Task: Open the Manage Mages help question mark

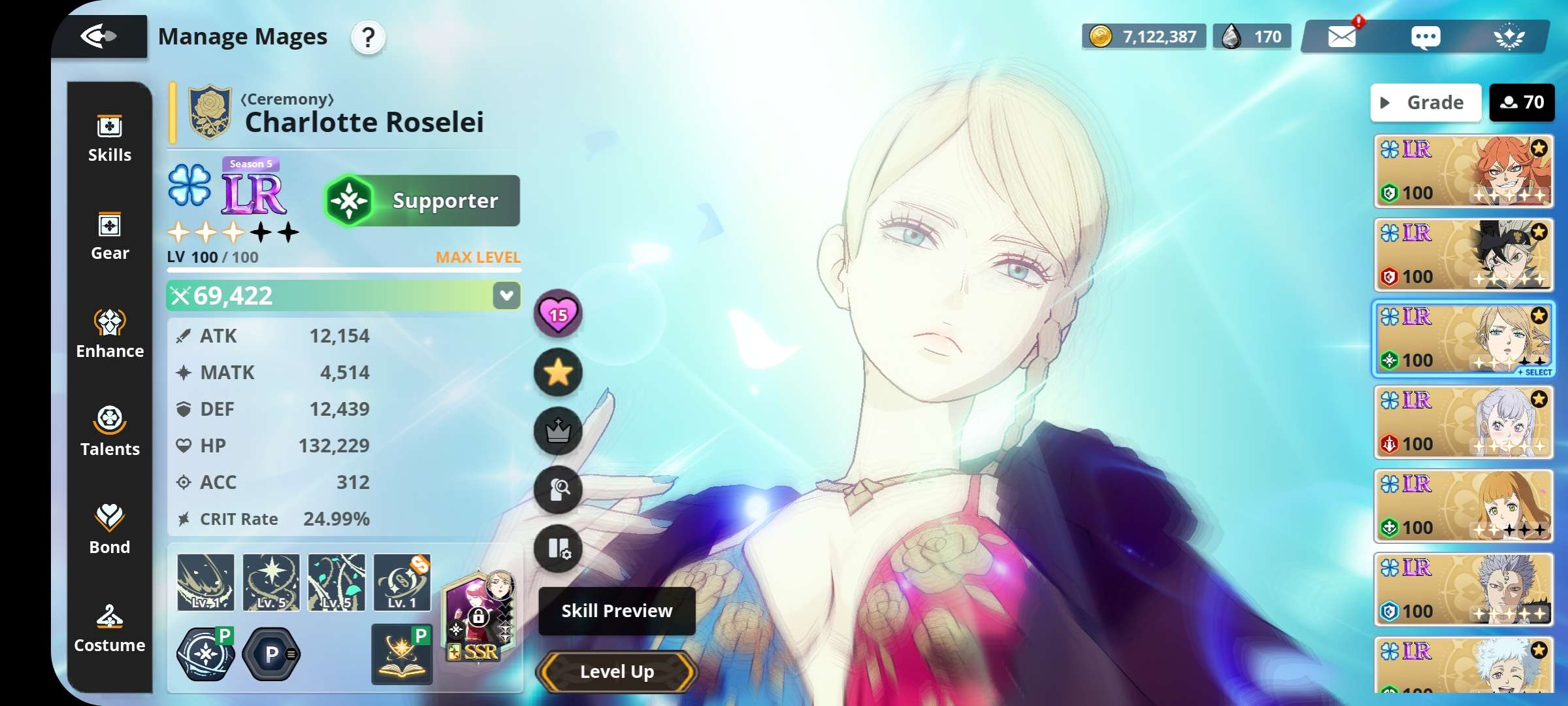Action: [x=368, y=37]
